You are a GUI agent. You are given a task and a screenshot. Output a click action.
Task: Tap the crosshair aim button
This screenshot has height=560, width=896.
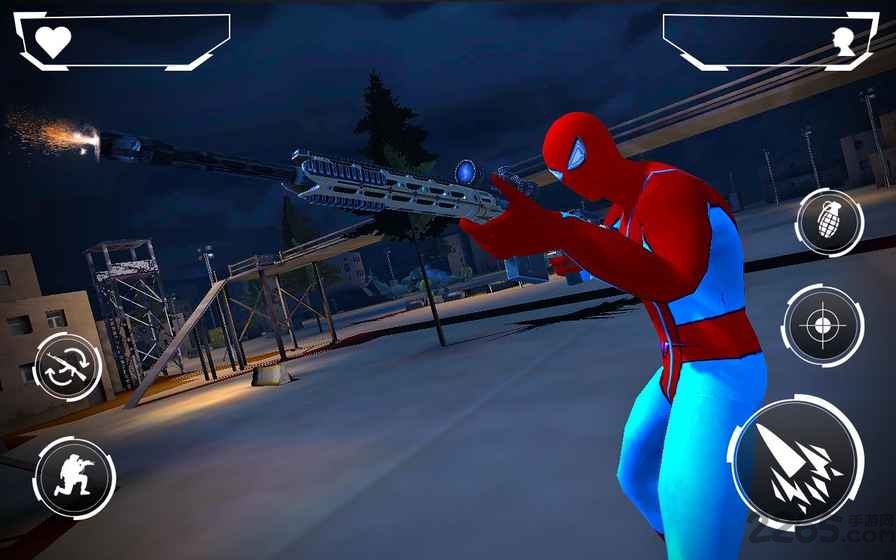[822, 325]
